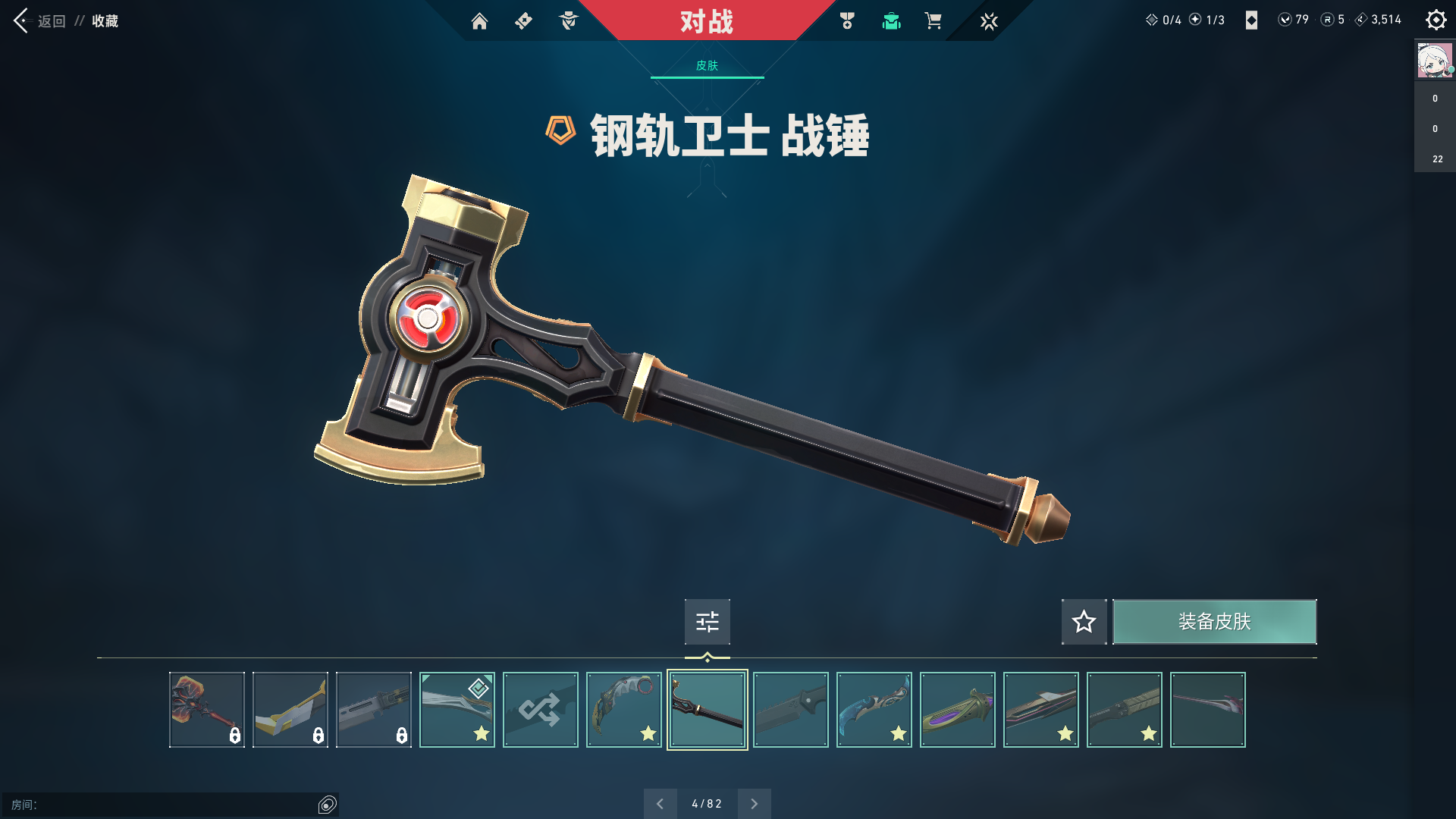This screenshot has width=1456, height=819.
Task: Select the 皮肤 tab
Action: (707, 66)
